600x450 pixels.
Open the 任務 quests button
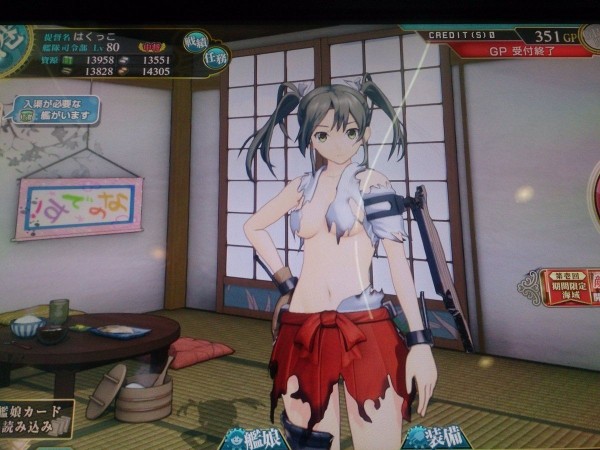click(216, 58)
